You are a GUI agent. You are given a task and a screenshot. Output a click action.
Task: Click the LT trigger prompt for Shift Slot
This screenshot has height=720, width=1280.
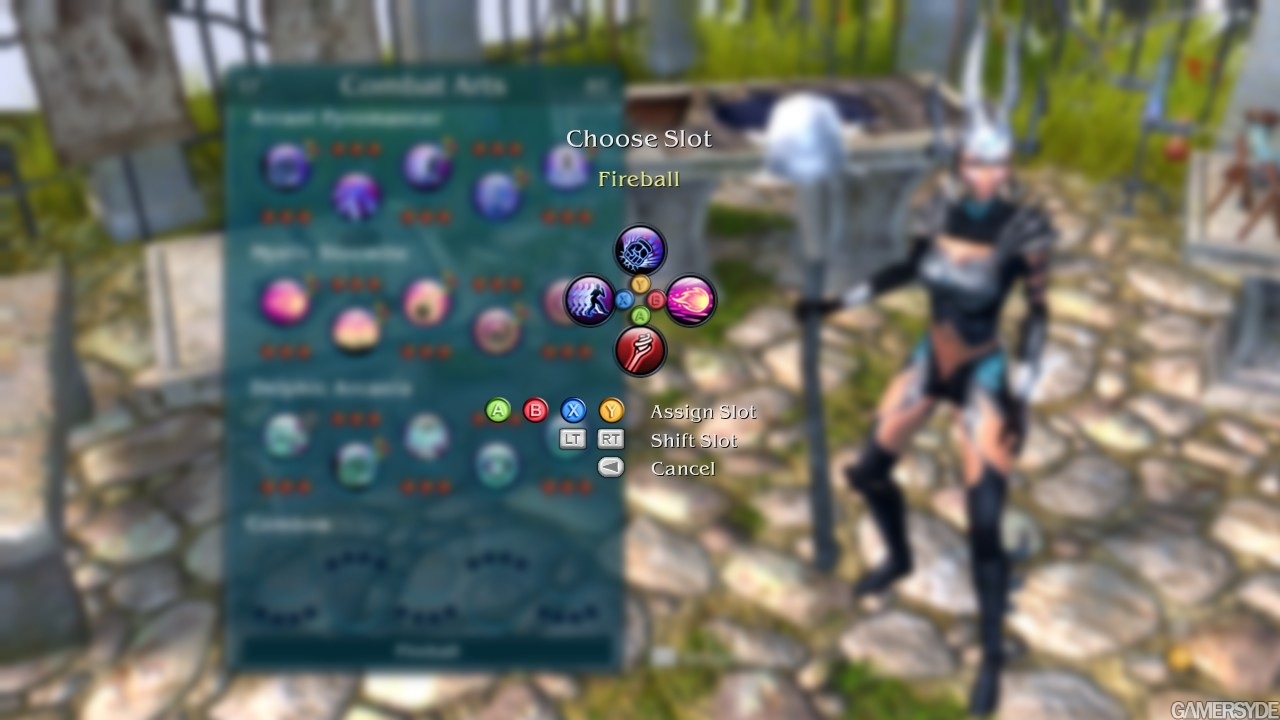[571, 439]
